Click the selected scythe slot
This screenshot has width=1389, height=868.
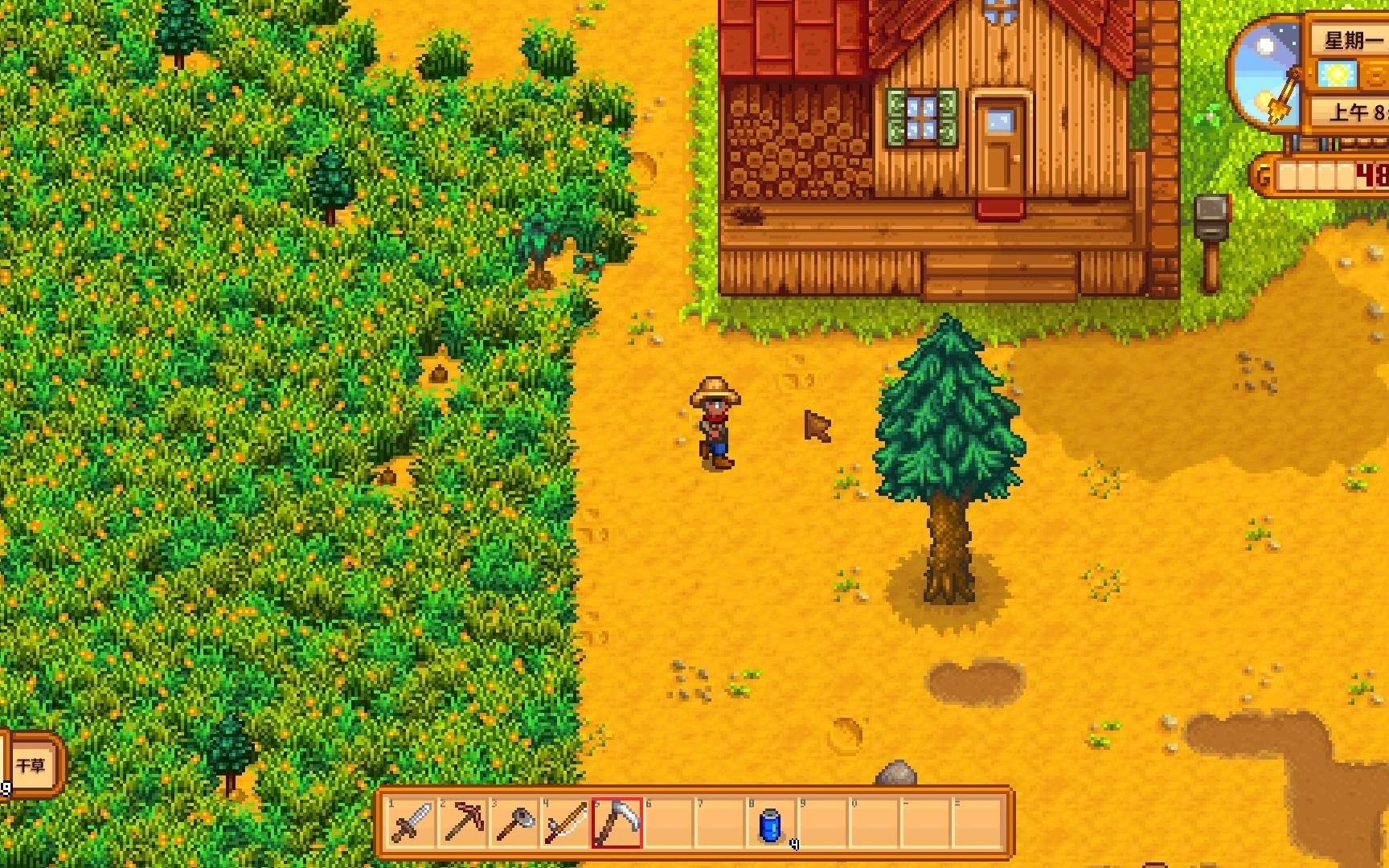[617, 823]
